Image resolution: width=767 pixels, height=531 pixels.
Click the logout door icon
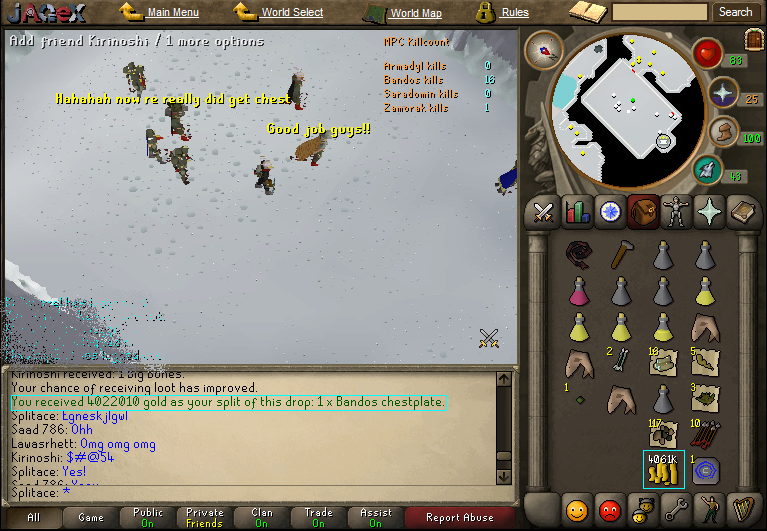tap(753, 38)
